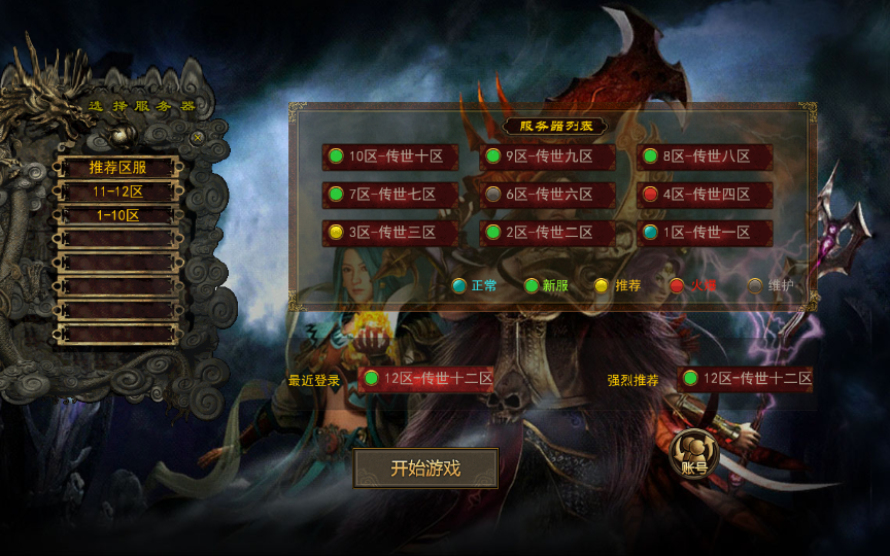Open the 1-10区 server group
Viewport: 890px width, 556px height.
tap(117, 215)
